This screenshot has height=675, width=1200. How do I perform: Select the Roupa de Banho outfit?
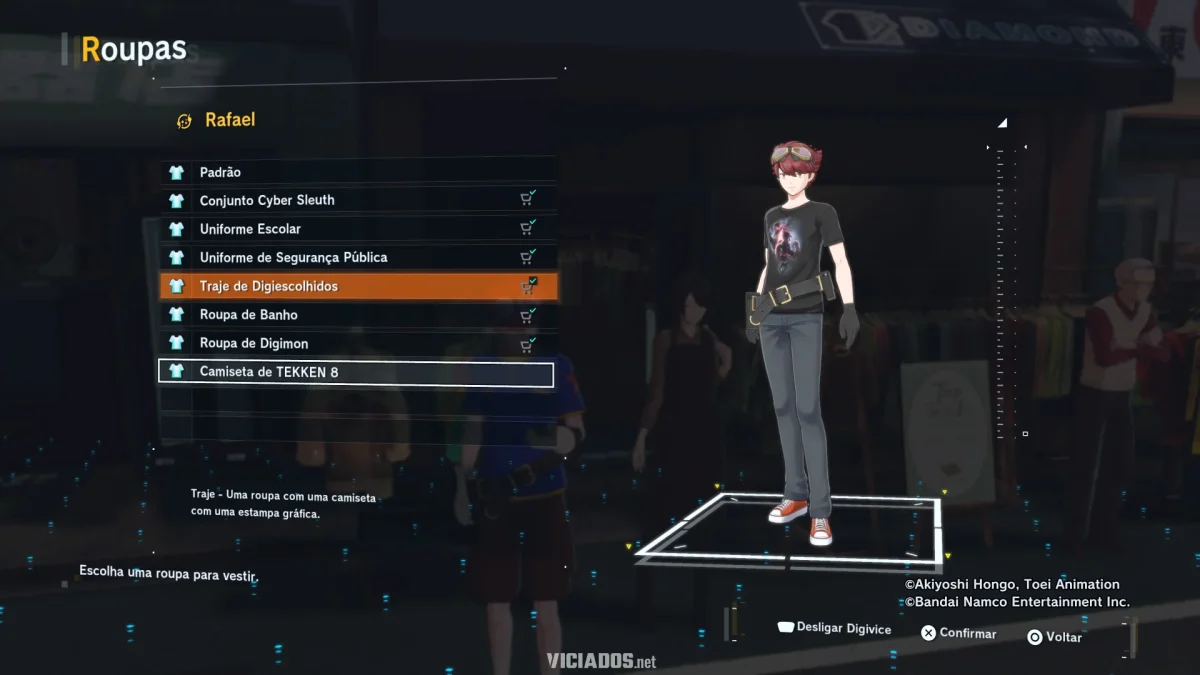[x=357, y=315]
